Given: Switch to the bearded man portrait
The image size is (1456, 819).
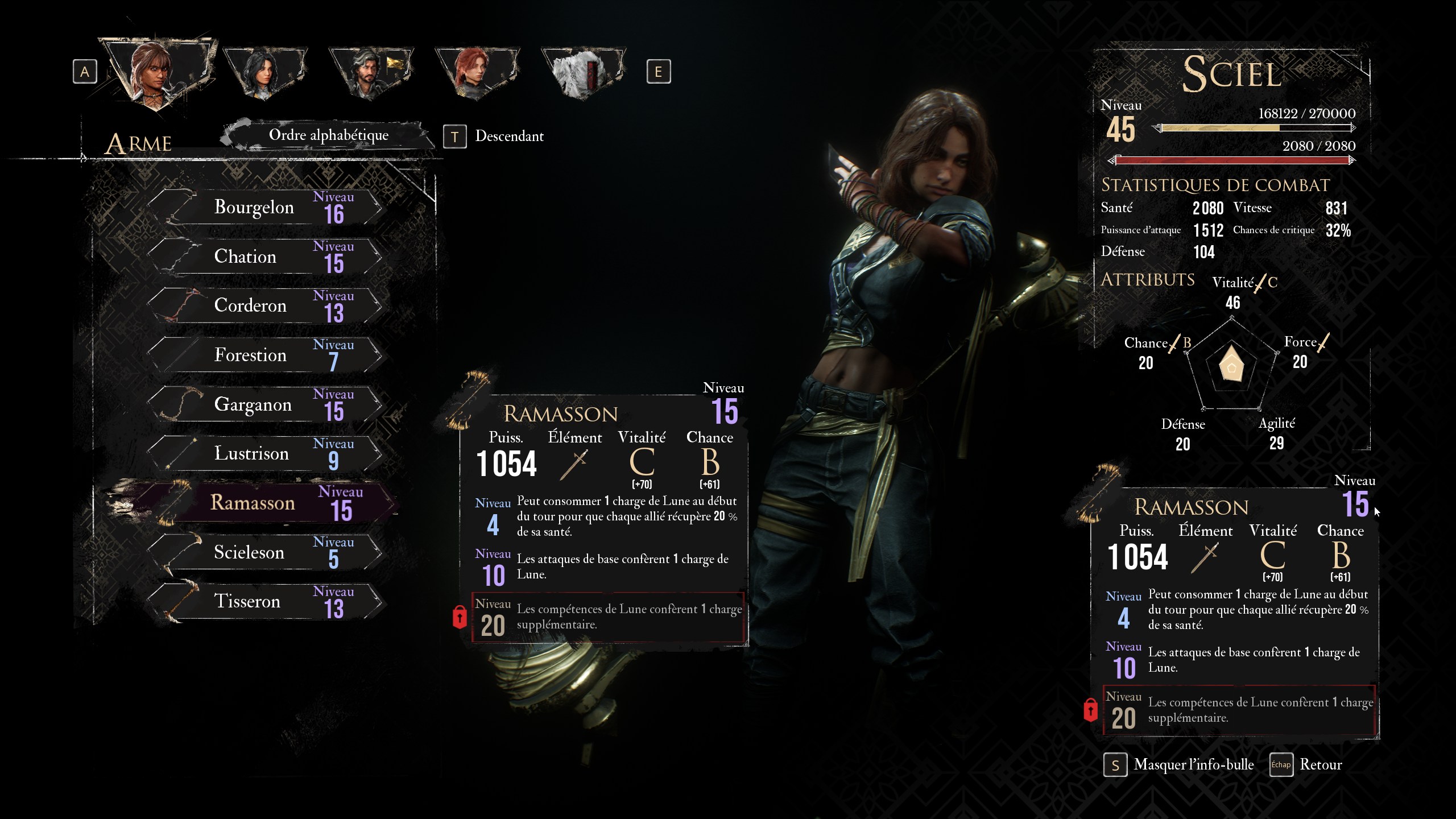Looking at the screenshot, I should (370, 72).
